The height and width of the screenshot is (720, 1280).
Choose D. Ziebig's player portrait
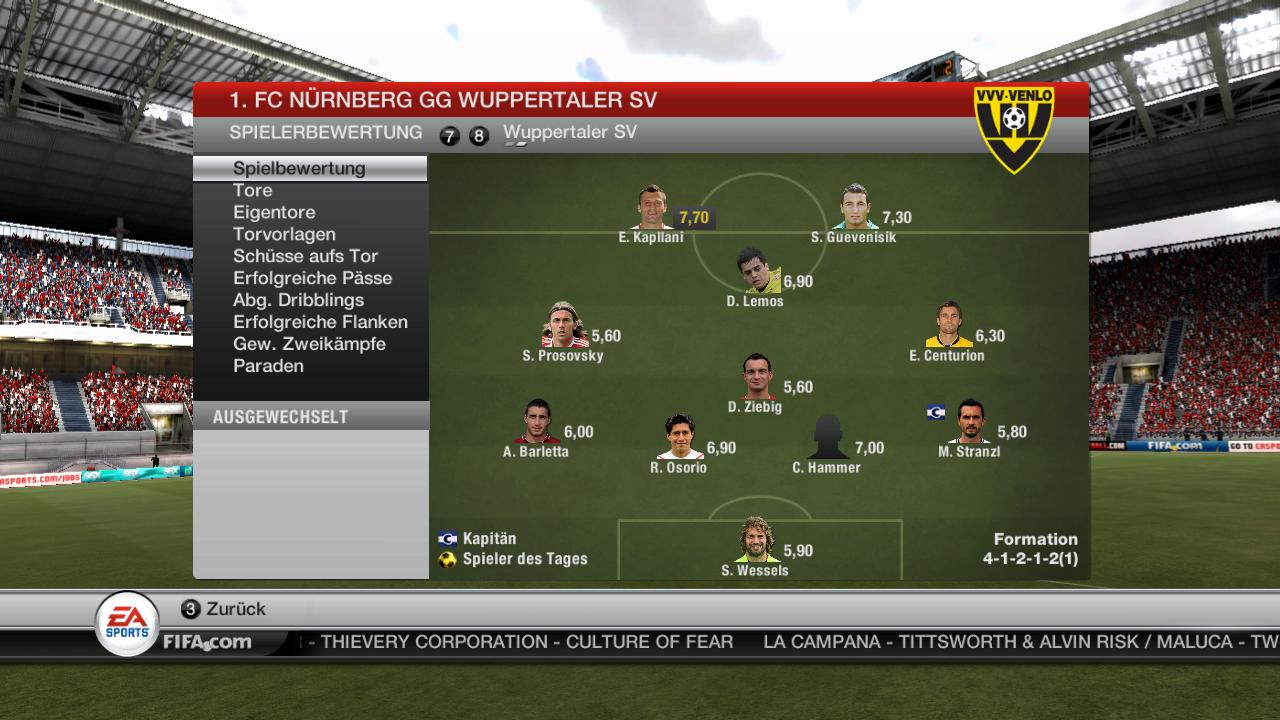click(x=758, y=378)
